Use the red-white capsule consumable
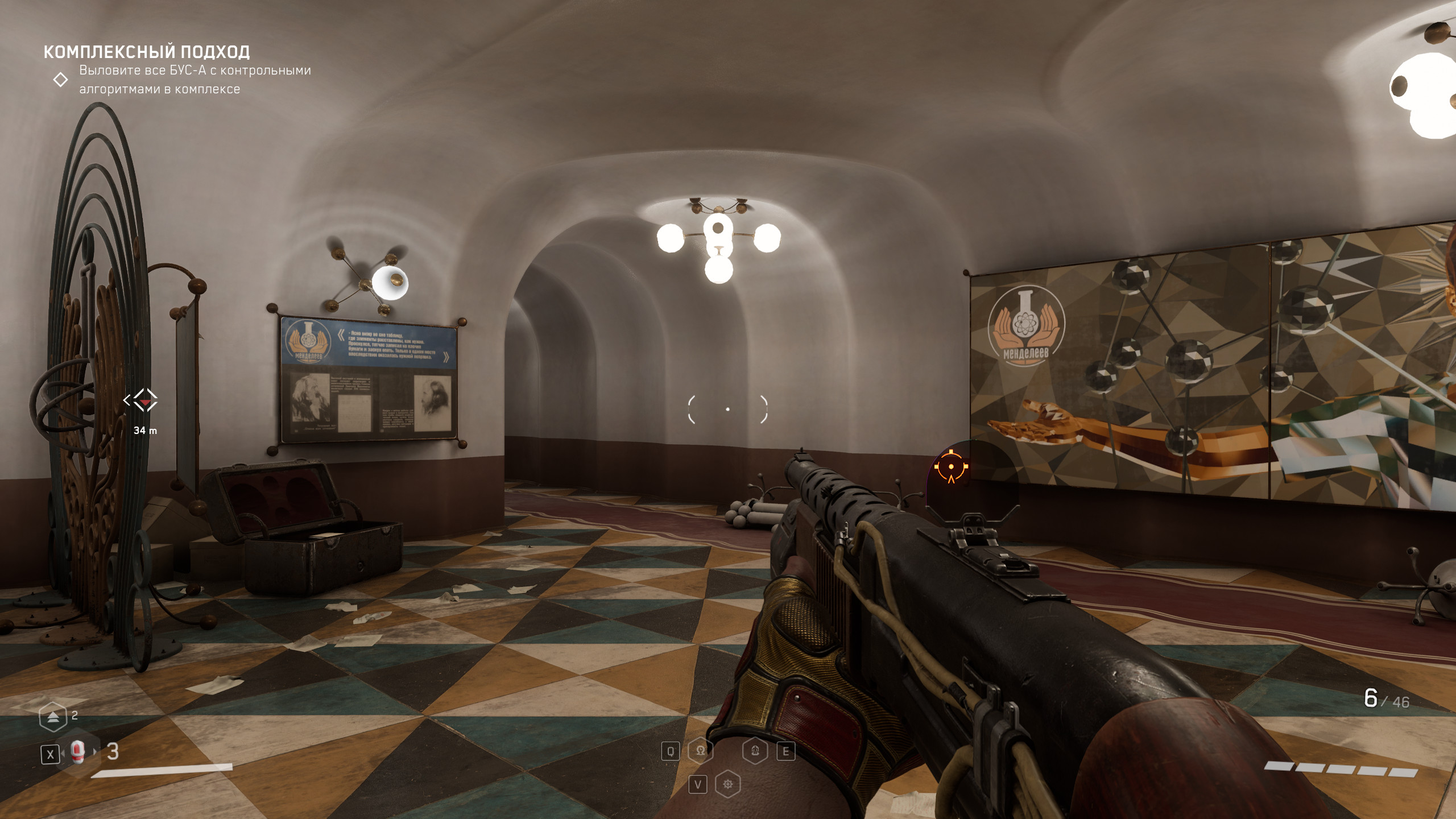 (78, 752)
